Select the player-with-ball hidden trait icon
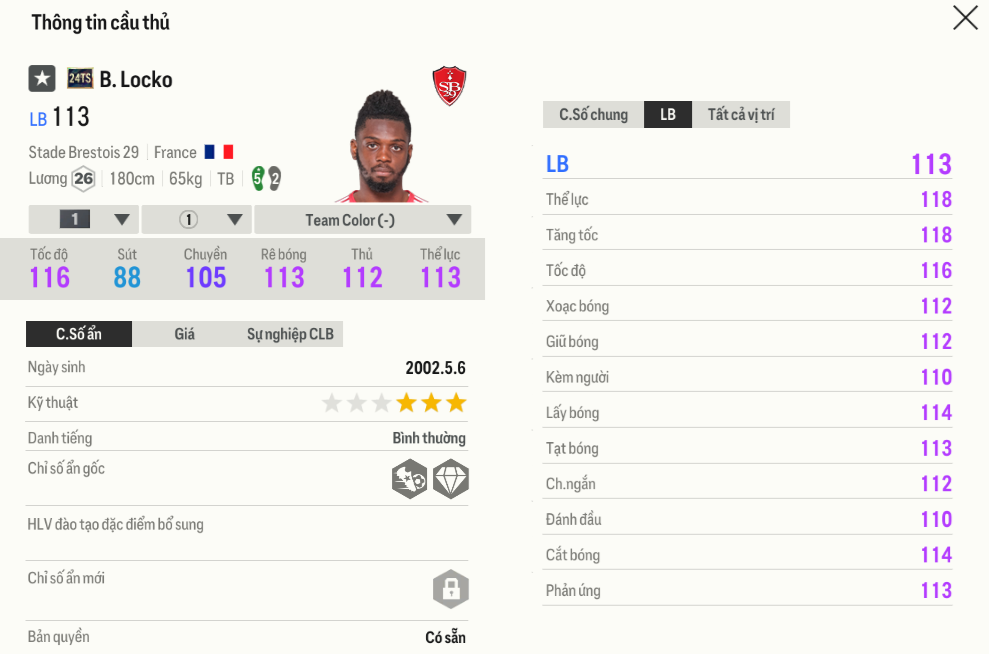This screenshot has height=654, width=989. tap(409, 480)
